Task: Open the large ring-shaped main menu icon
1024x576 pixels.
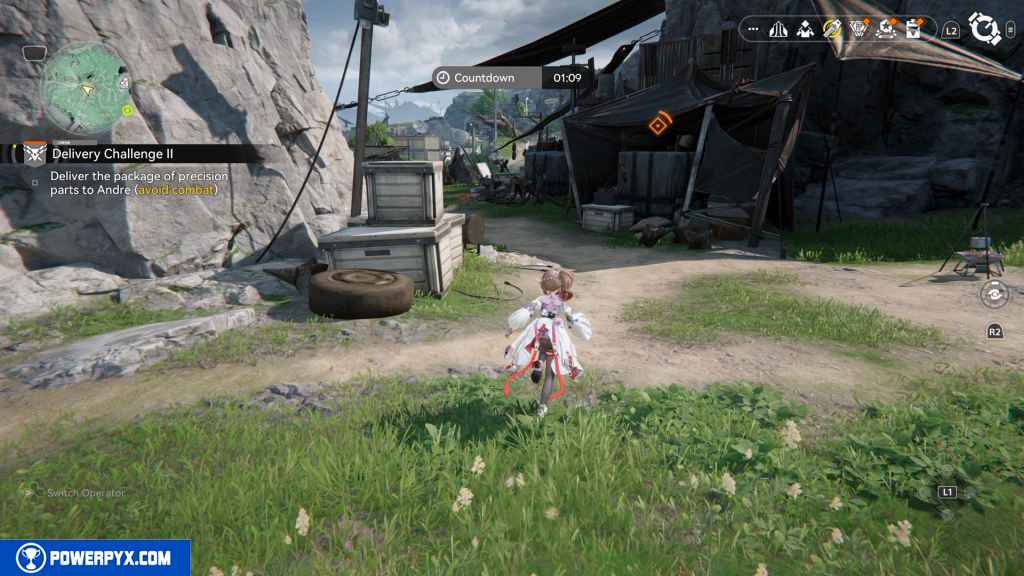Action: click(985, 29)
